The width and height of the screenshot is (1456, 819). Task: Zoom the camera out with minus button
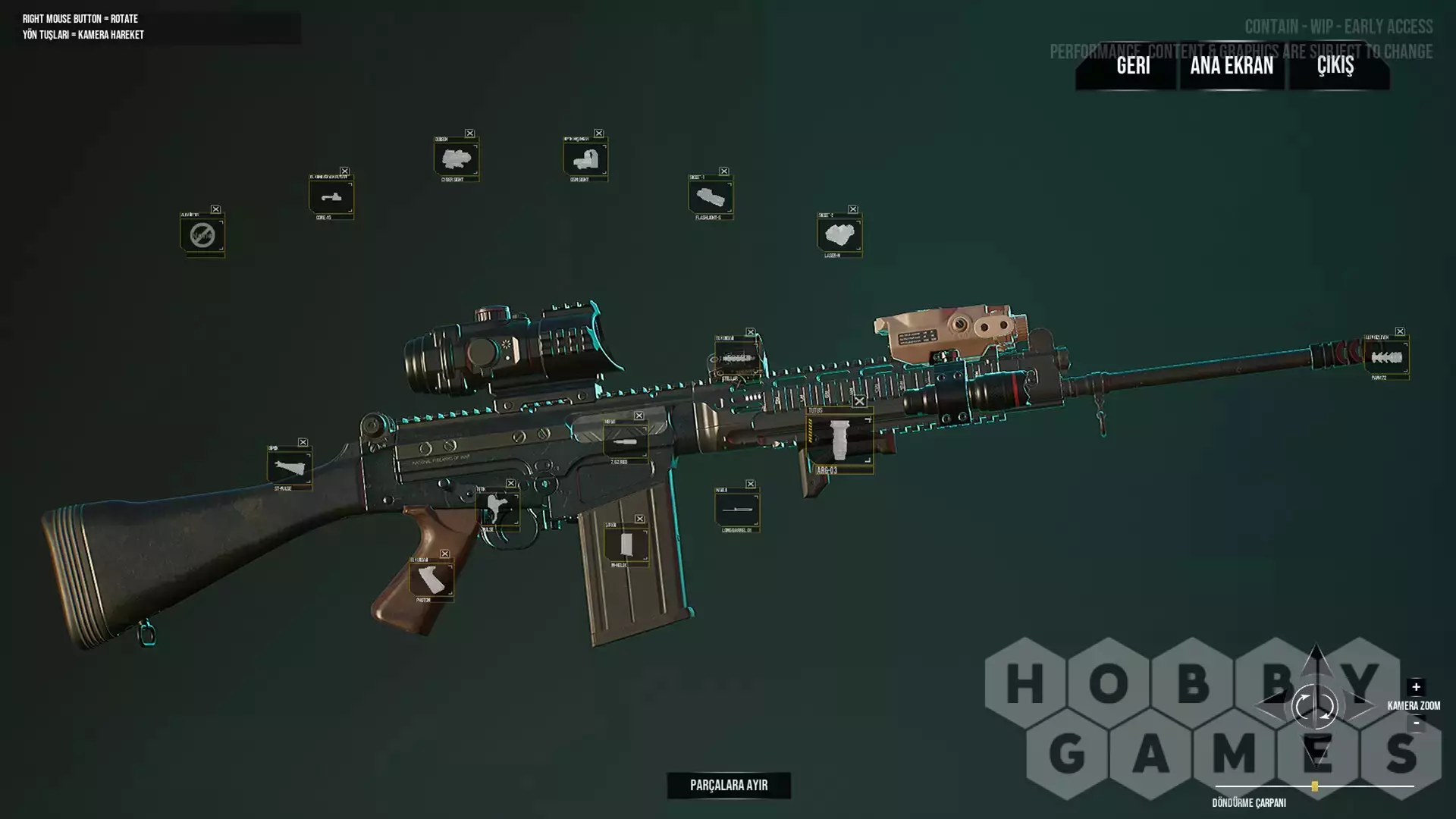click(x=1416, y=723)
